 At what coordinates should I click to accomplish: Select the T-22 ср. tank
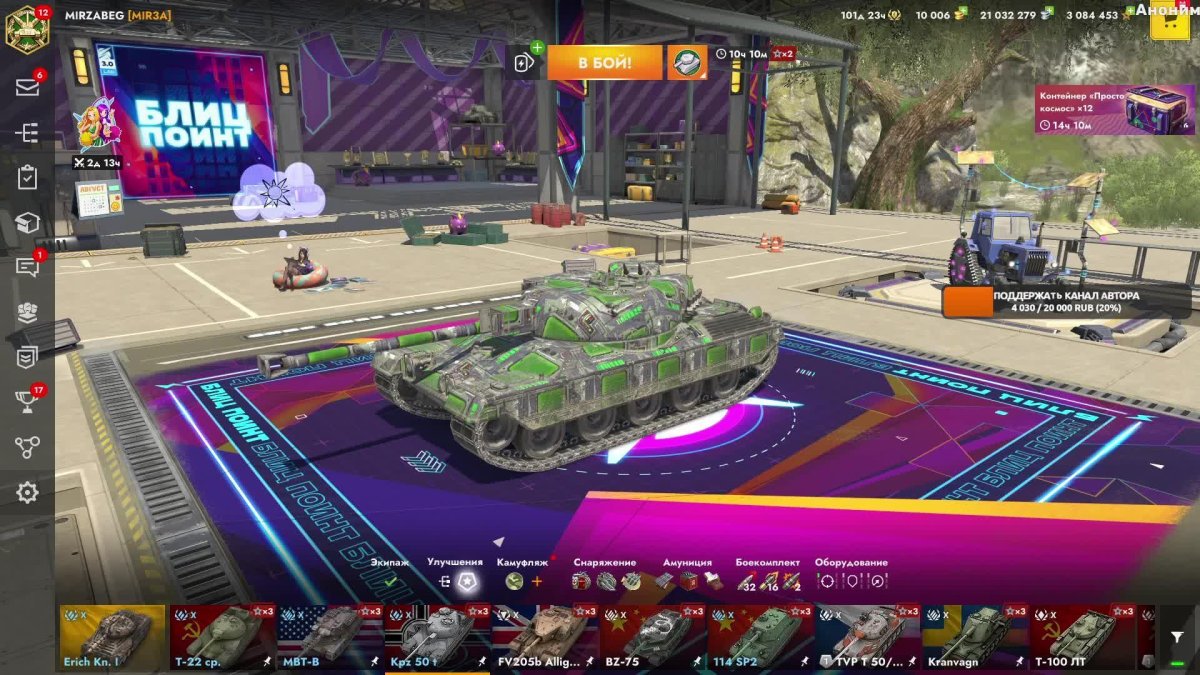pos(221,637)
